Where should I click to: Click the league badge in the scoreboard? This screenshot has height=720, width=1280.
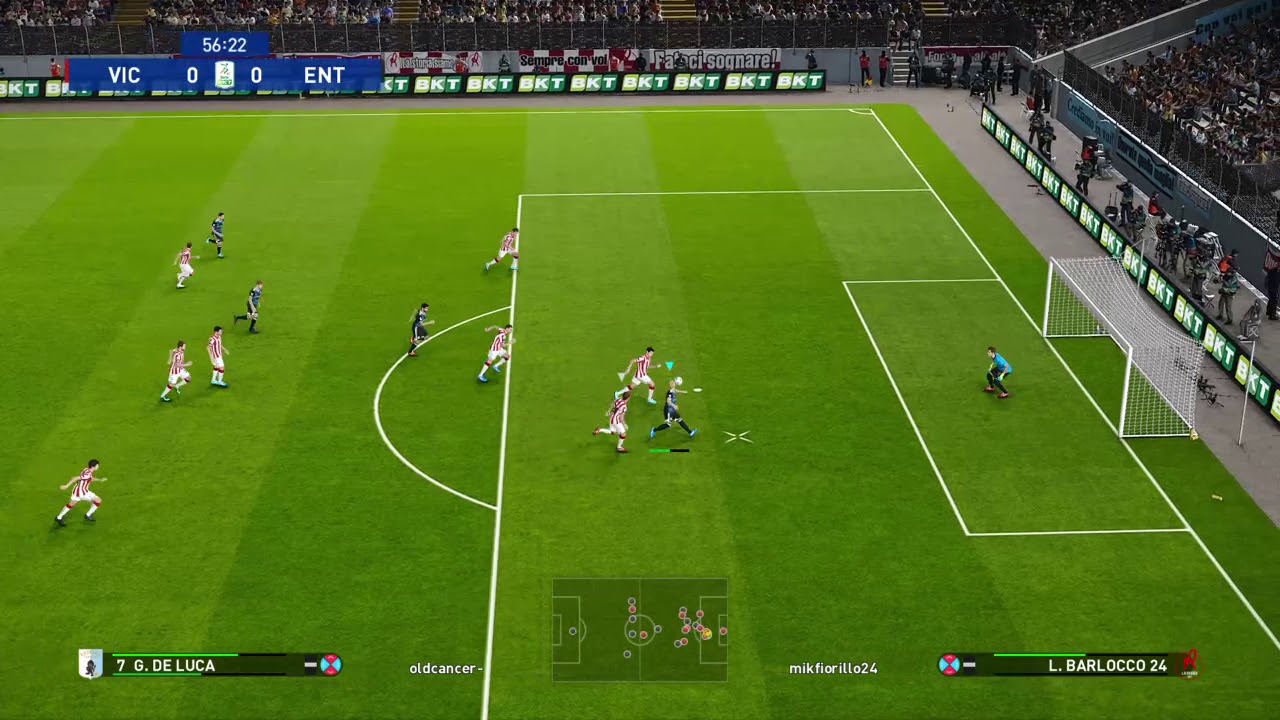tap(224, 75)
